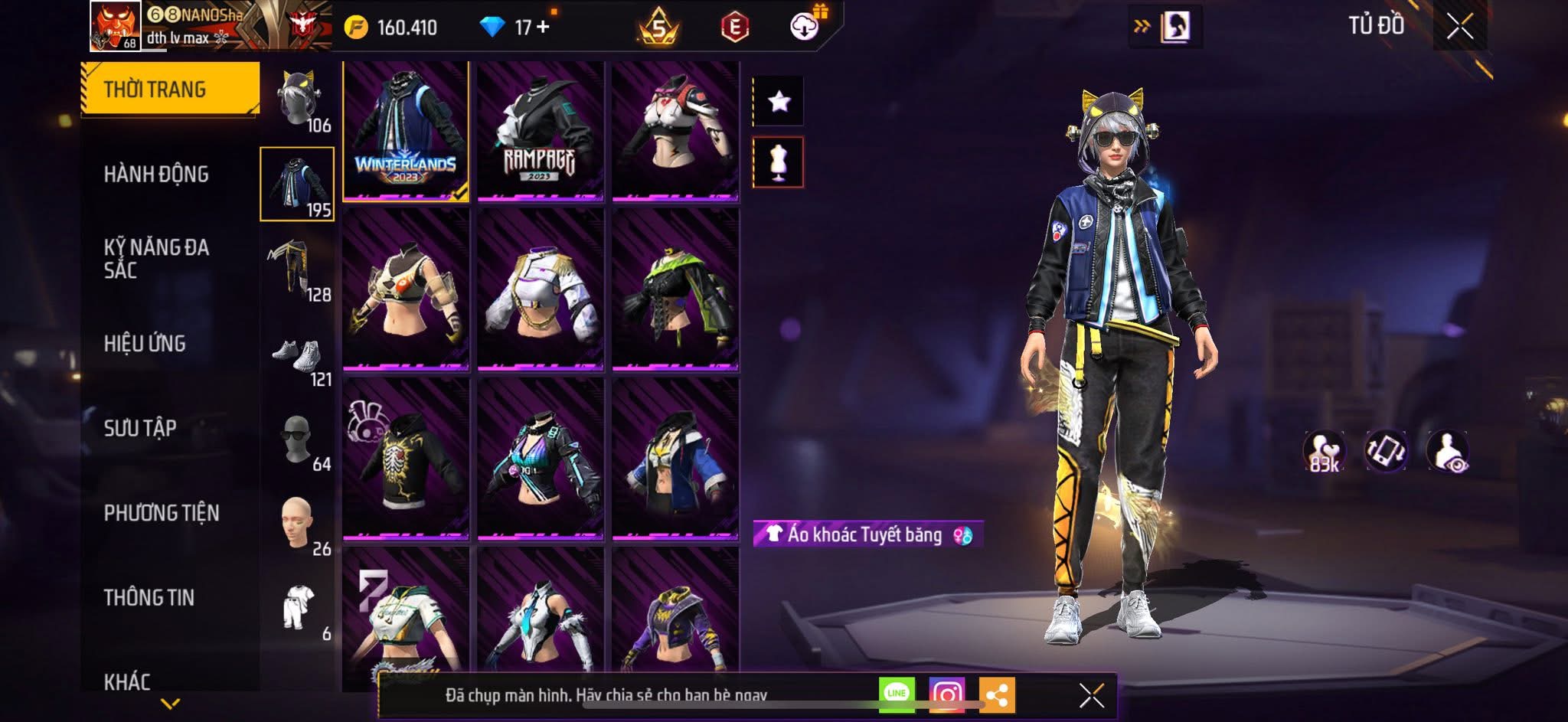Open the Kỹ Năng Đa Sắc tab
1568x722 pixels.
click(x=156, y=258)
